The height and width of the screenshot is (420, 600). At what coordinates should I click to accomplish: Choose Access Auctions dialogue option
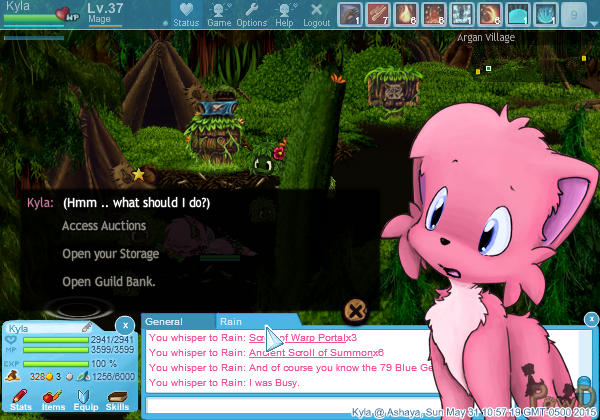pos(104,226)
